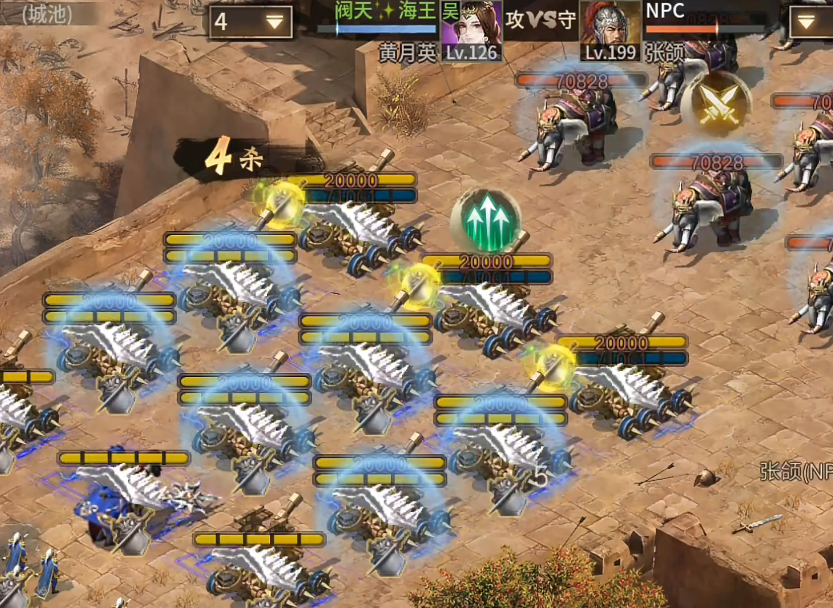Expand the dropdown beside the NPC label
The height and width of the screenshot is (608, 833).
(x=809, y=22)
